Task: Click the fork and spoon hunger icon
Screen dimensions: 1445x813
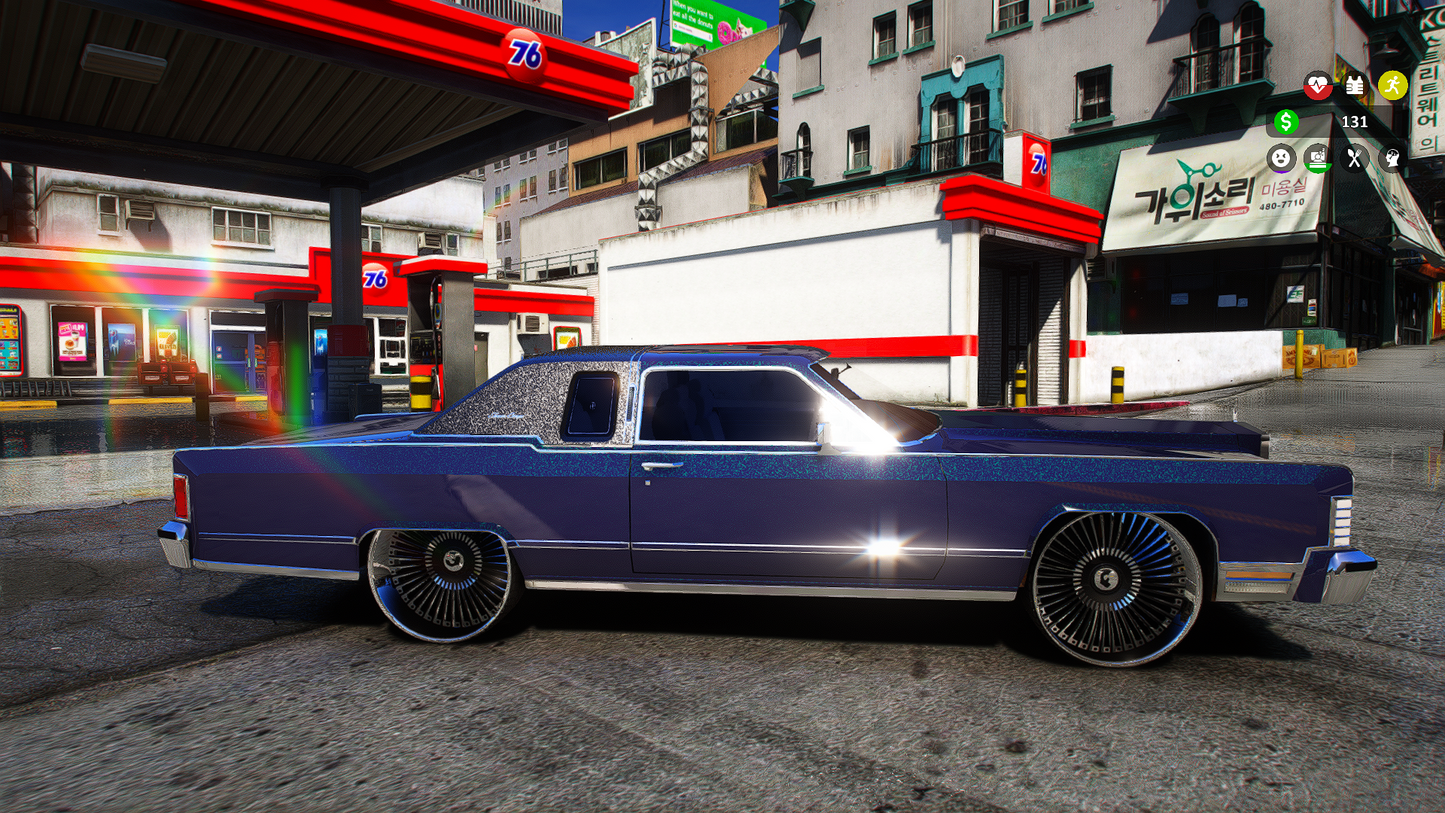Action: tap(1353, 158)
